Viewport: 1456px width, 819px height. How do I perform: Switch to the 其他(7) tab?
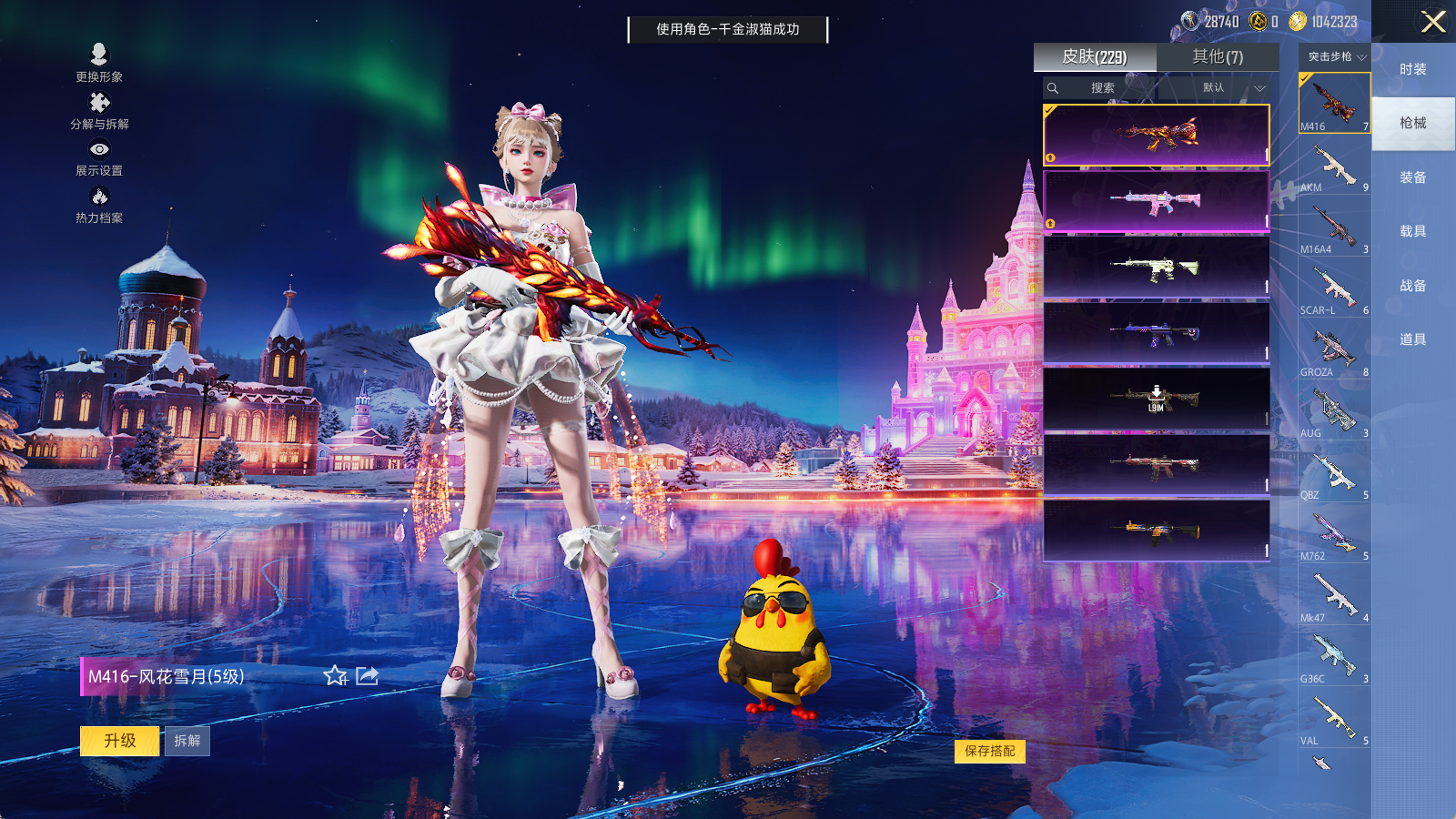[1218, 56]
